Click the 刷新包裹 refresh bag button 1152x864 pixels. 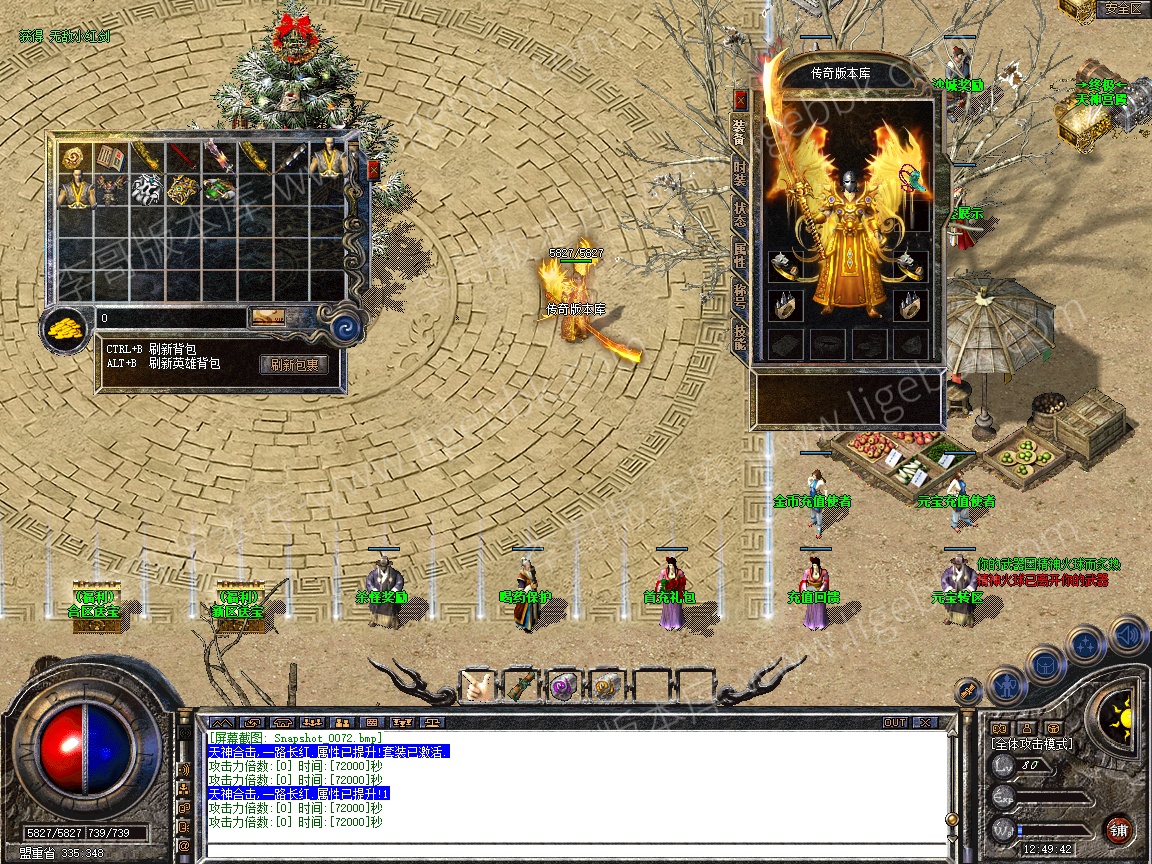[294, 365]
